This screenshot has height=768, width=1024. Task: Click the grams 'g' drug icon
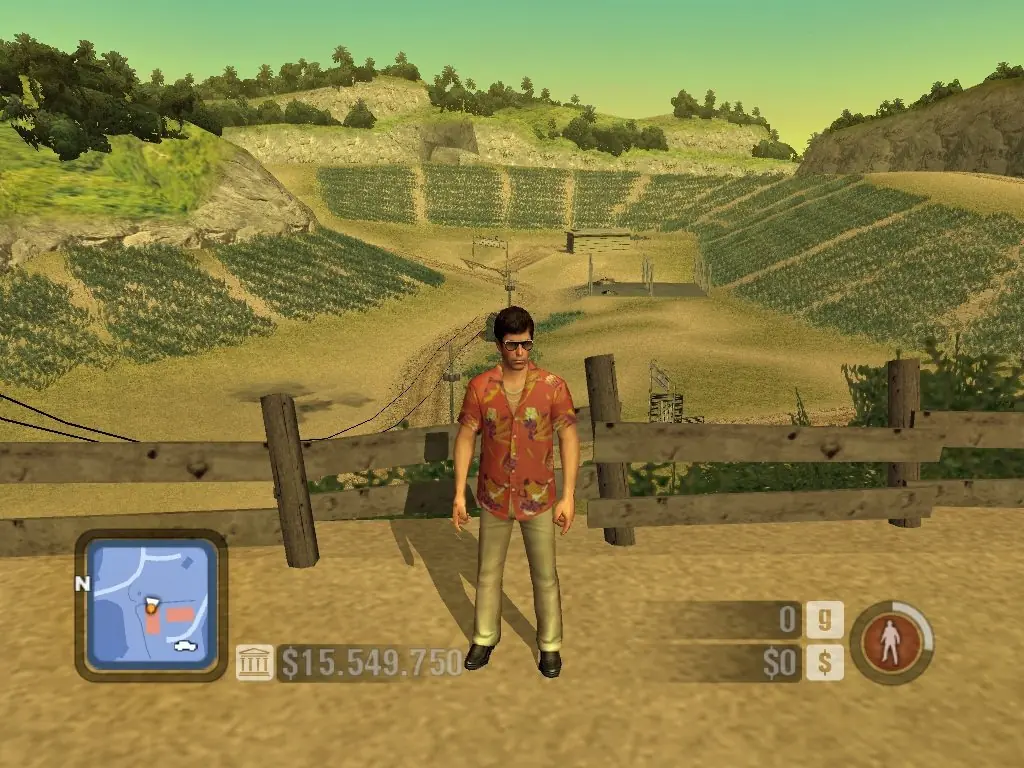[825, 620]
